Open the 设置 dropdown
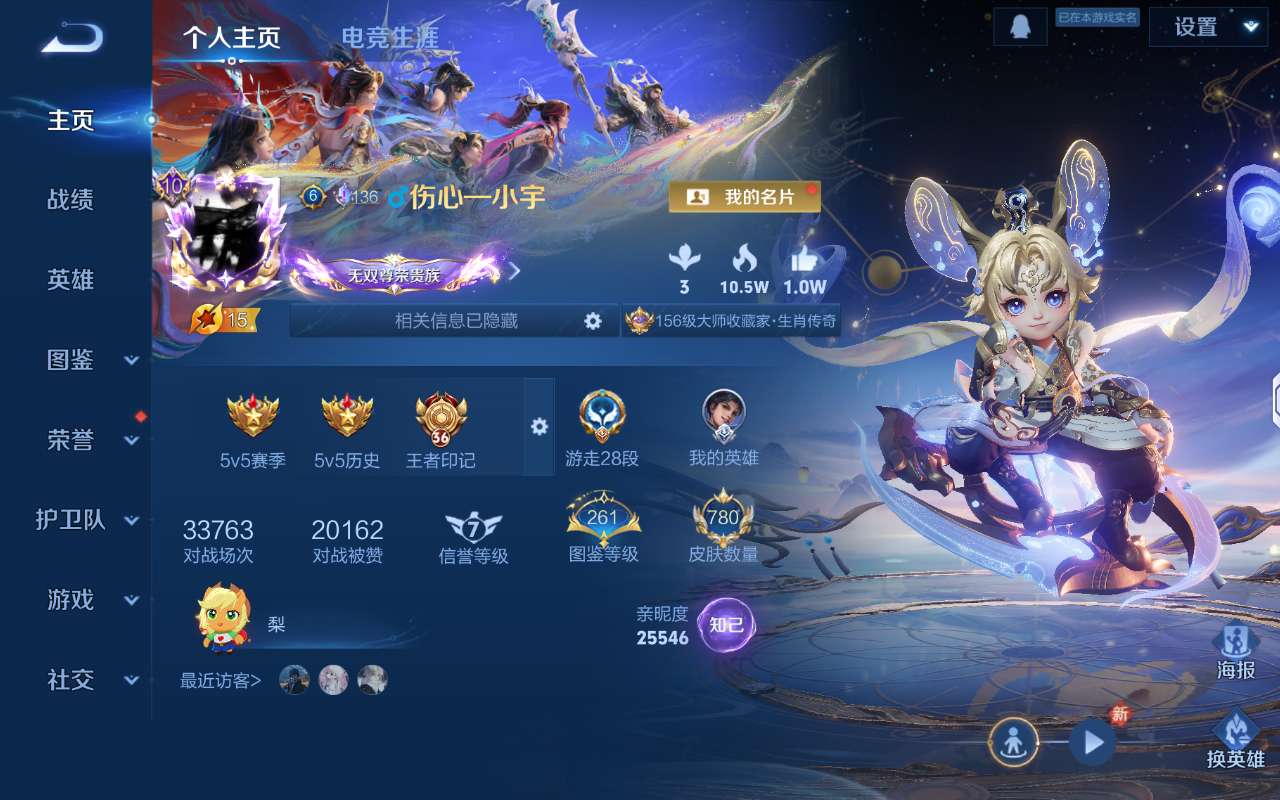Image resolution: width=1280 pixels, height=800 pixels. 1208,27
